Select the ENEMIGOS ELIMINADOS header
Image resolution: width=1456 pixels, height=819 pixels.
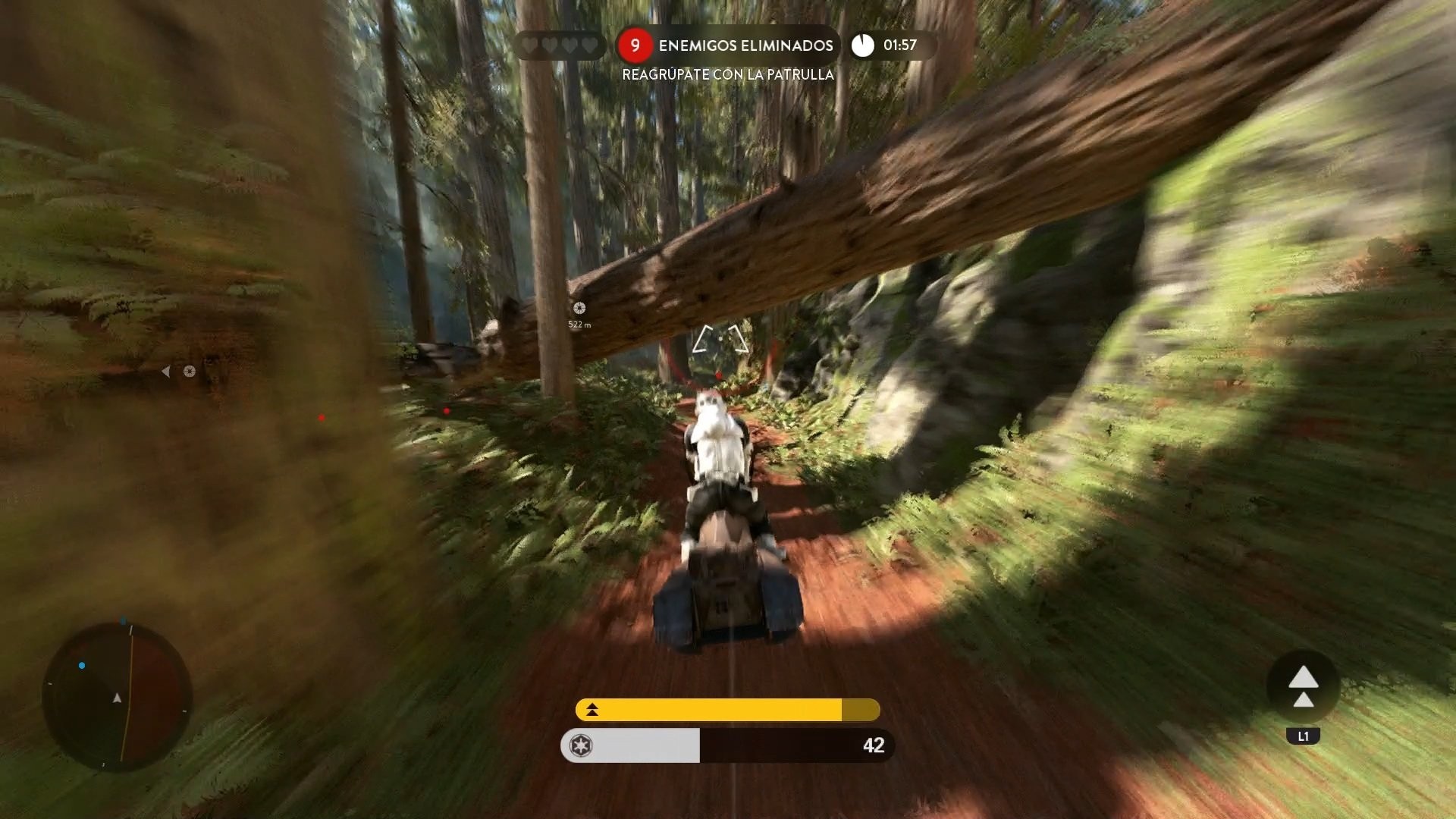point(746,45)
